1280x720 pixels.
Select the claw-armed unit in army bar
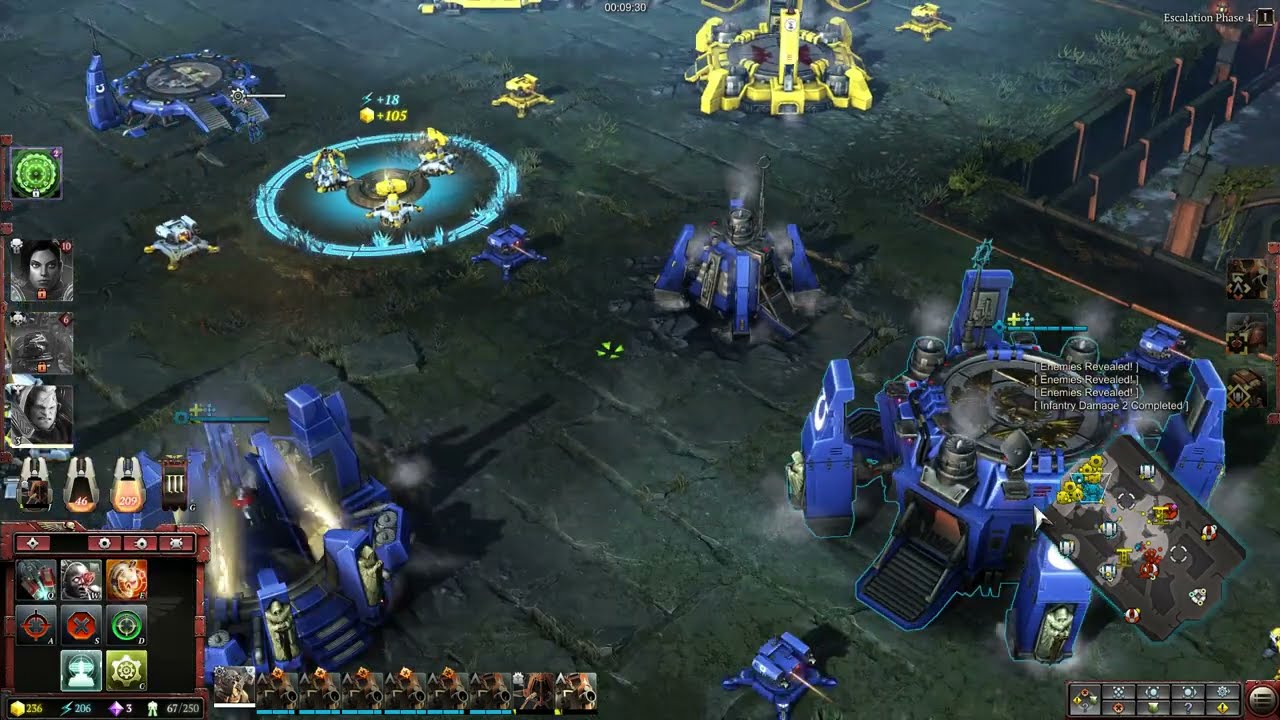tap(534, 690)
